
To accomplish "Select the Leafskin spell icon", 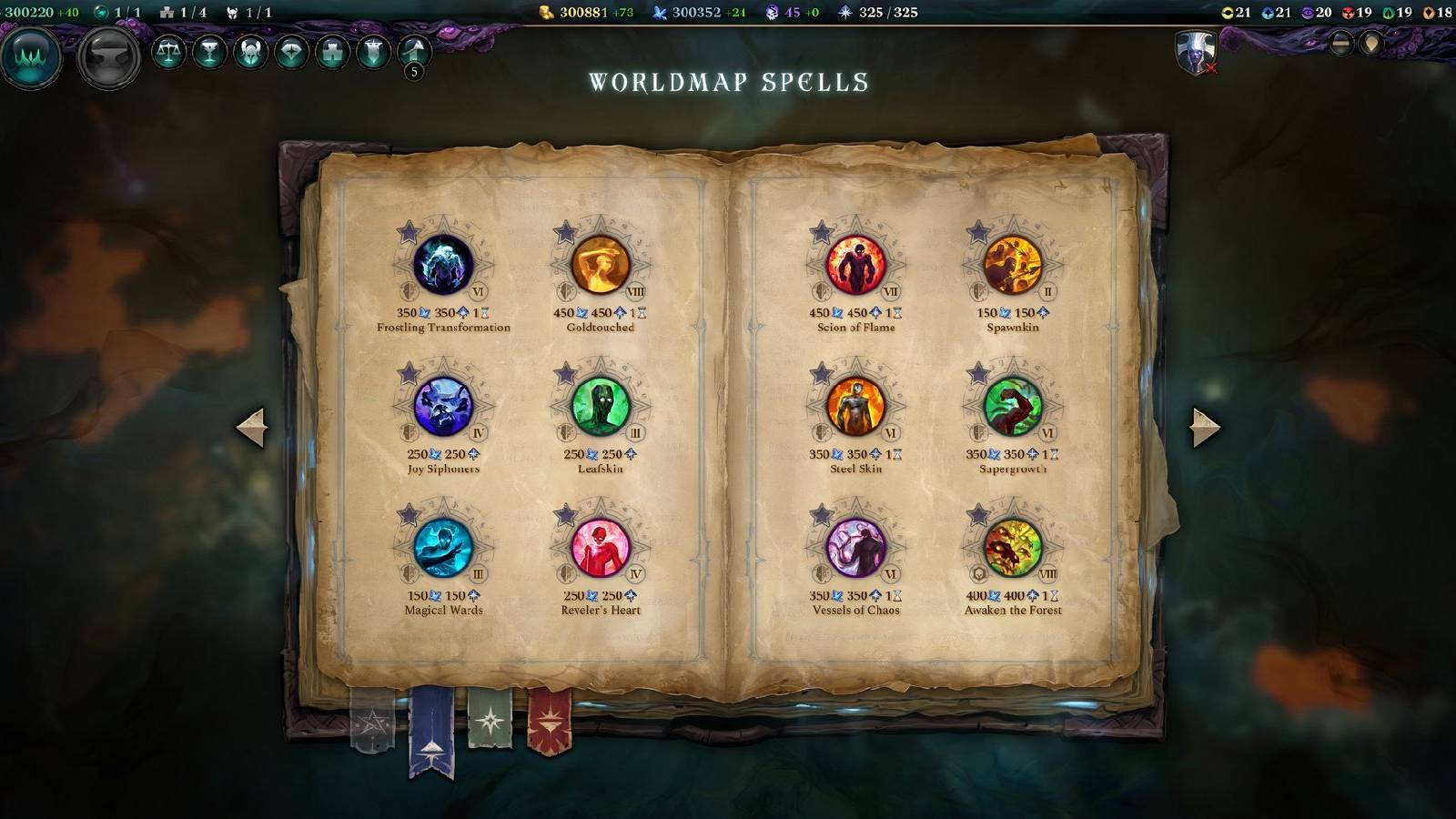I will point(603,407).
